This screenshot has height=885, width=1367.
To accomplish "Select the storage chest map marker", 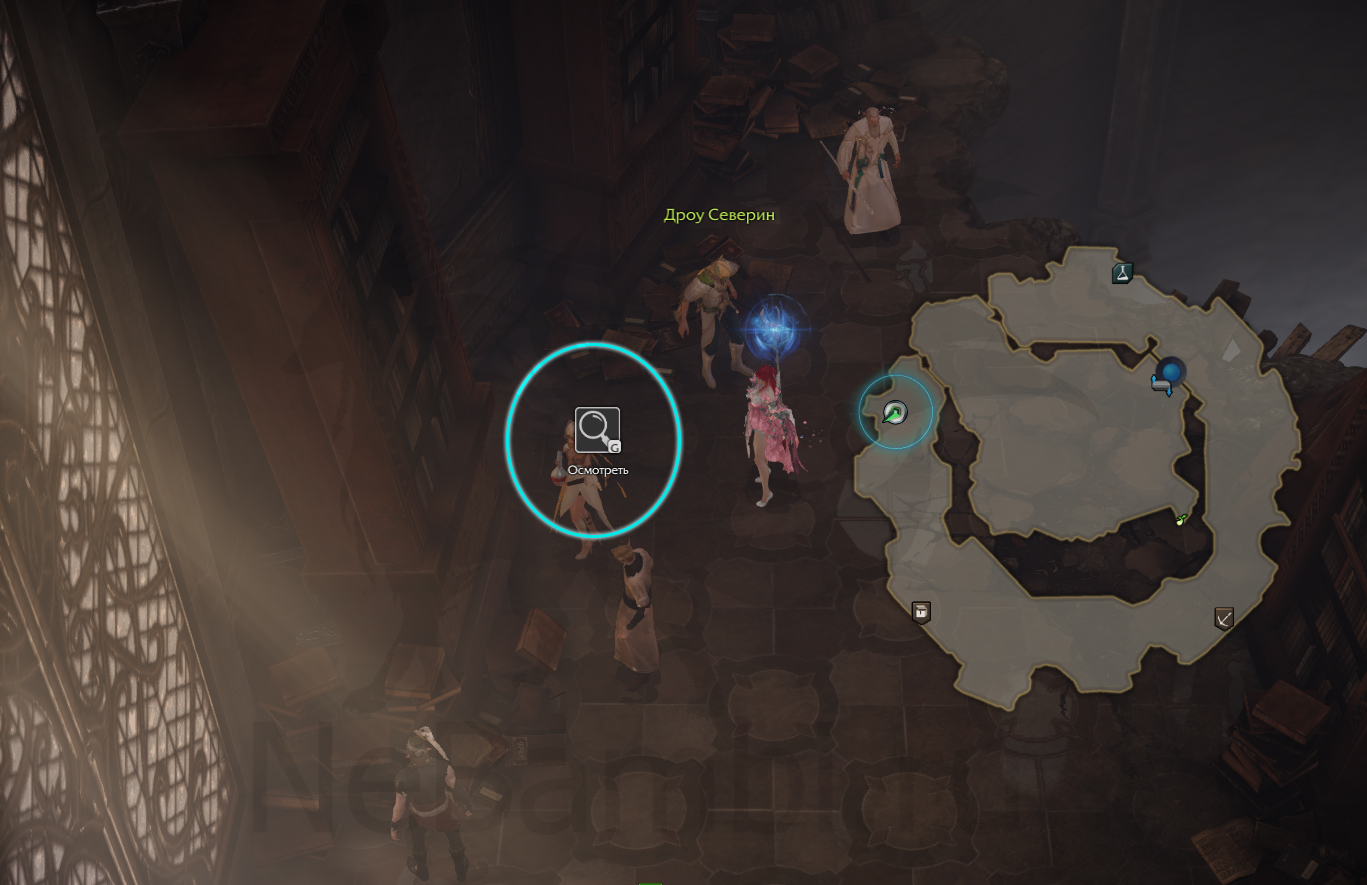I will 921,611.
